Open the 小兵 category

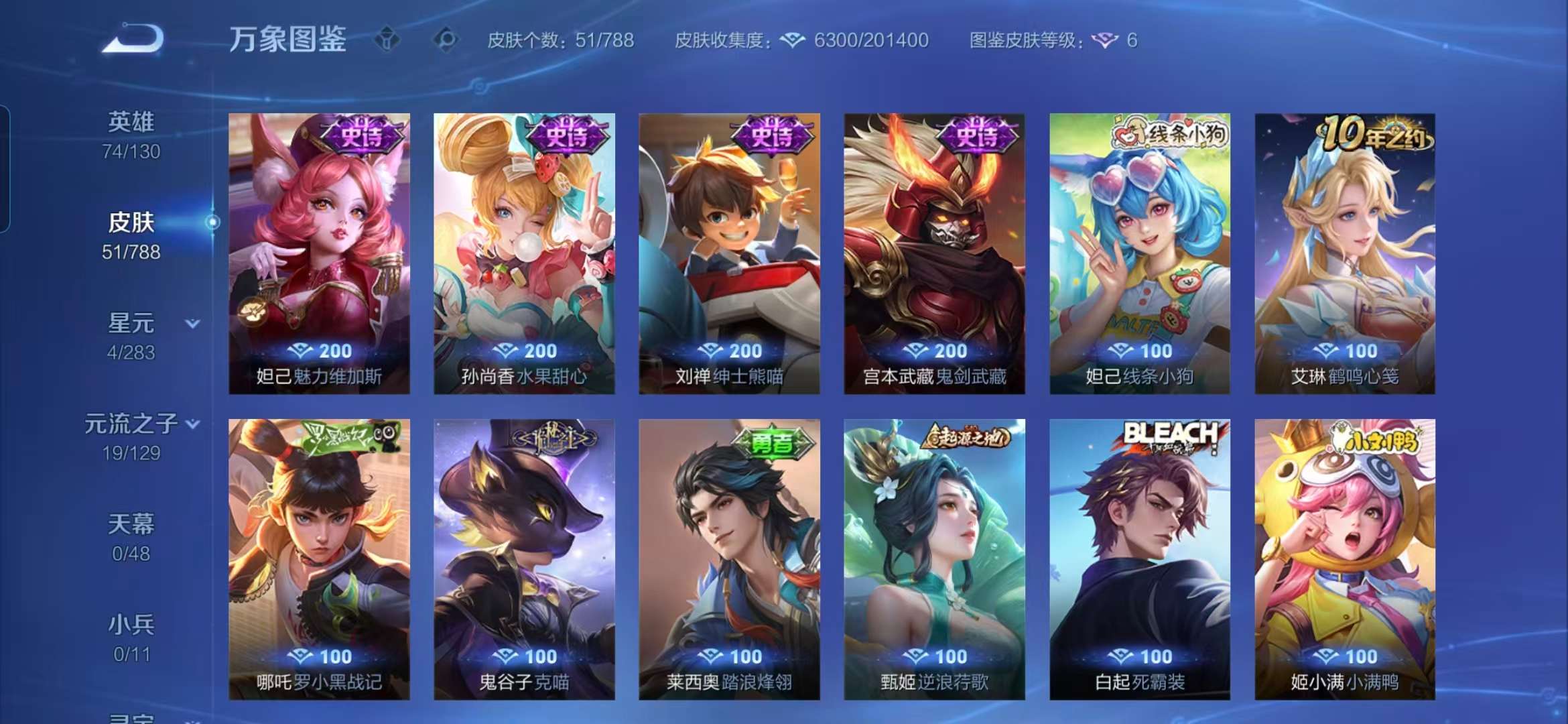(131, 629)
